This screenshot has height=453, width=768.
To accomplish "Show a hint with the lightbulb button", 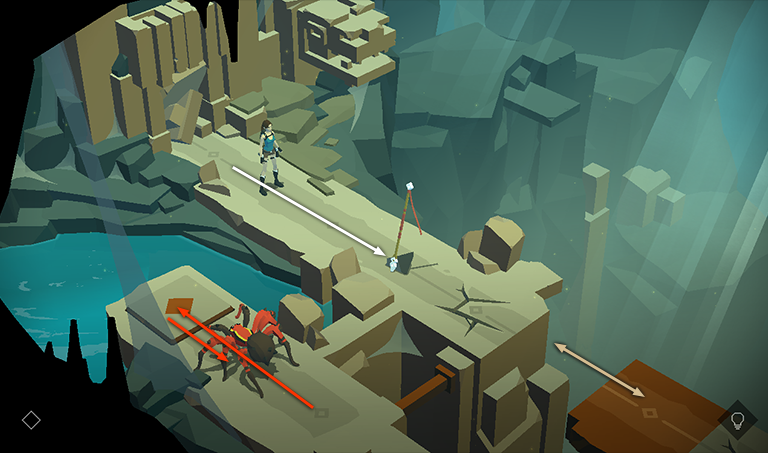I will 738,419.
